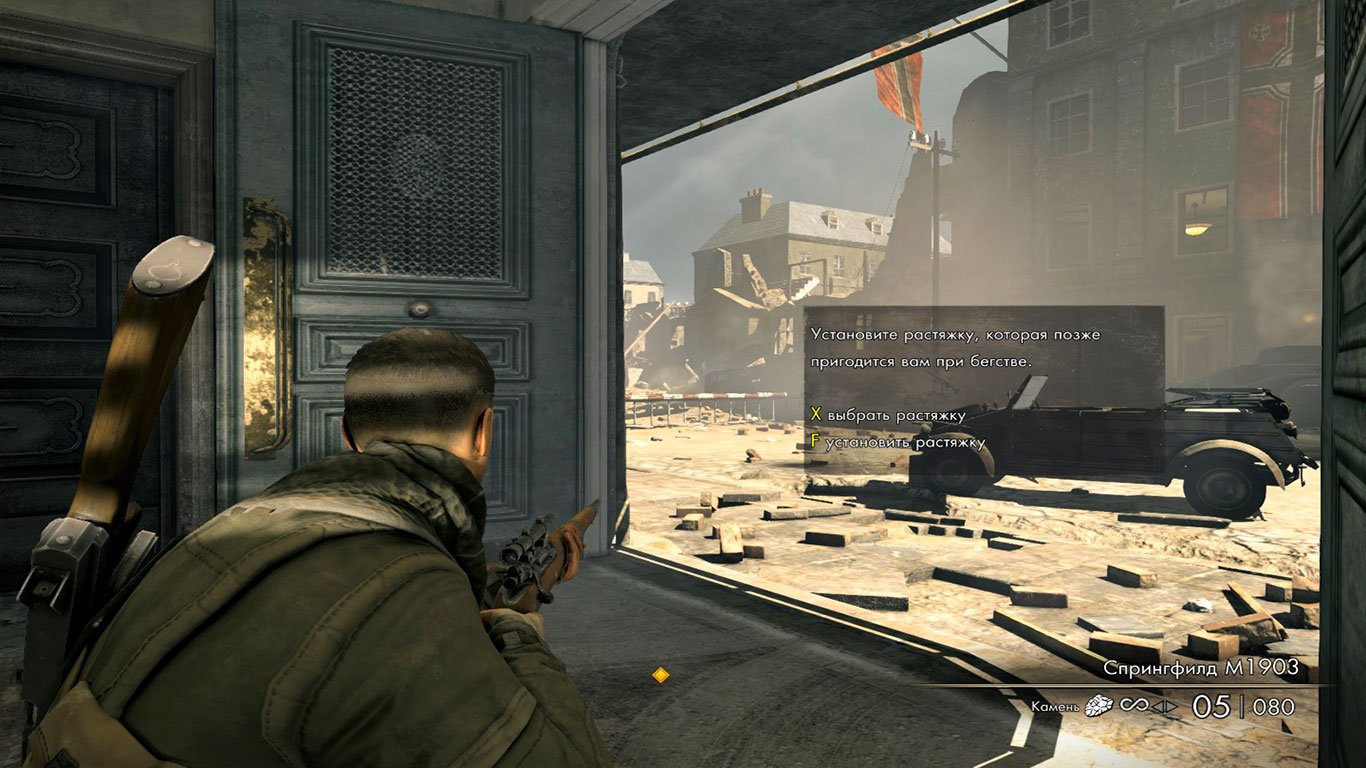The height and width of the screenshot is (768, 1366).
Task: Click the left gadget-cycle triangle arrow
Action: point(1157,707)
